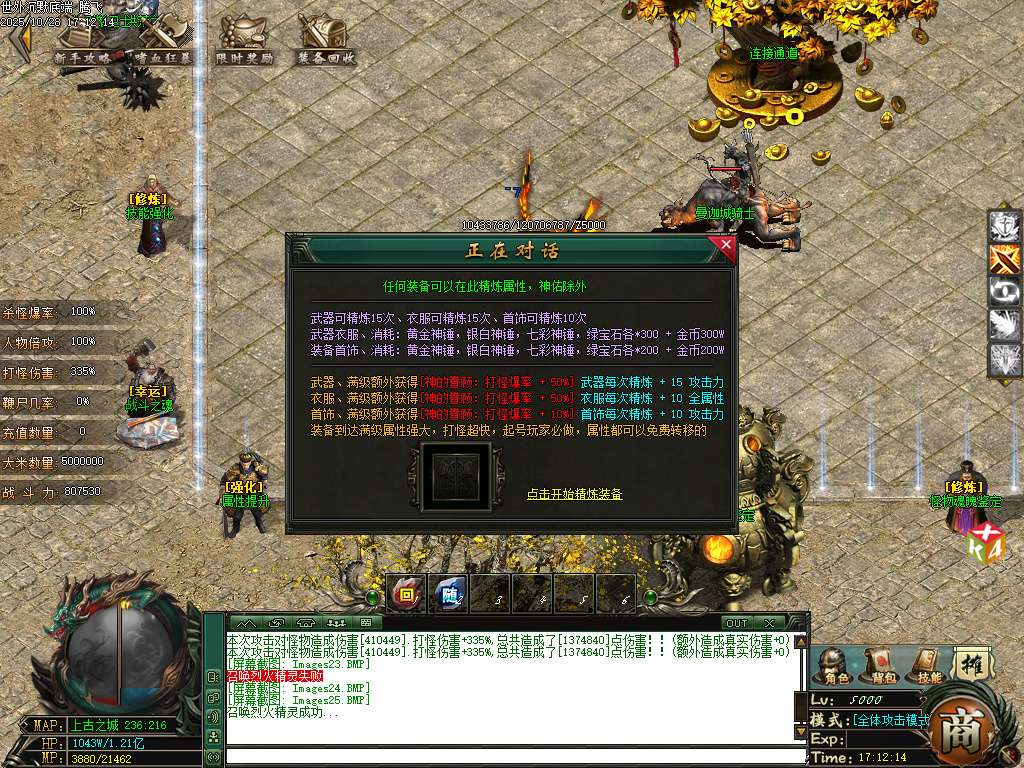Type in the chat input field
Image resolution: width=1024 pixels, height=768 pixels.
coord(510,756)
